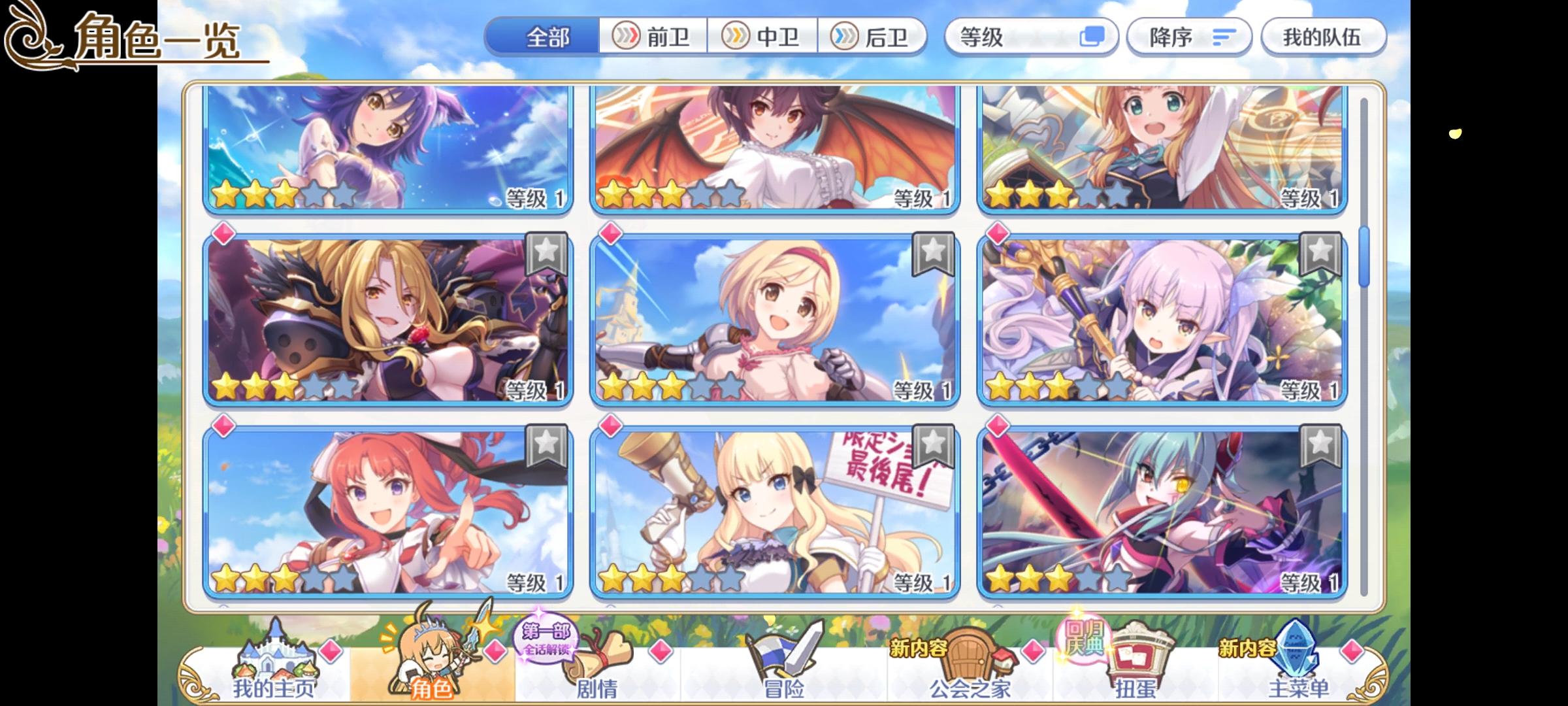The image size is (1568, 706).
Task: Switch to the 前卫 vanguard tab
Action: point(653,37)
